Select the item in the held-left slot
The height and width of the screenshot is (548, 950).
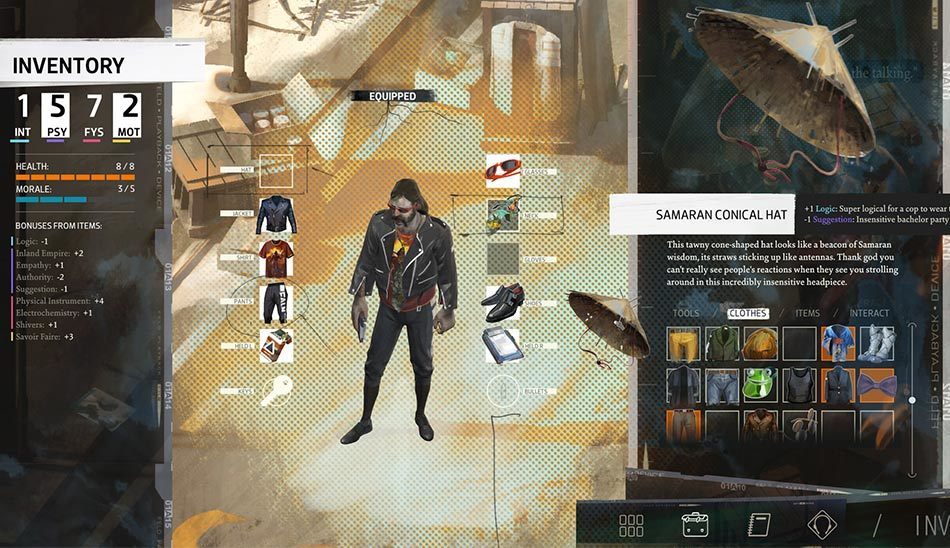(x=277, y=345)
